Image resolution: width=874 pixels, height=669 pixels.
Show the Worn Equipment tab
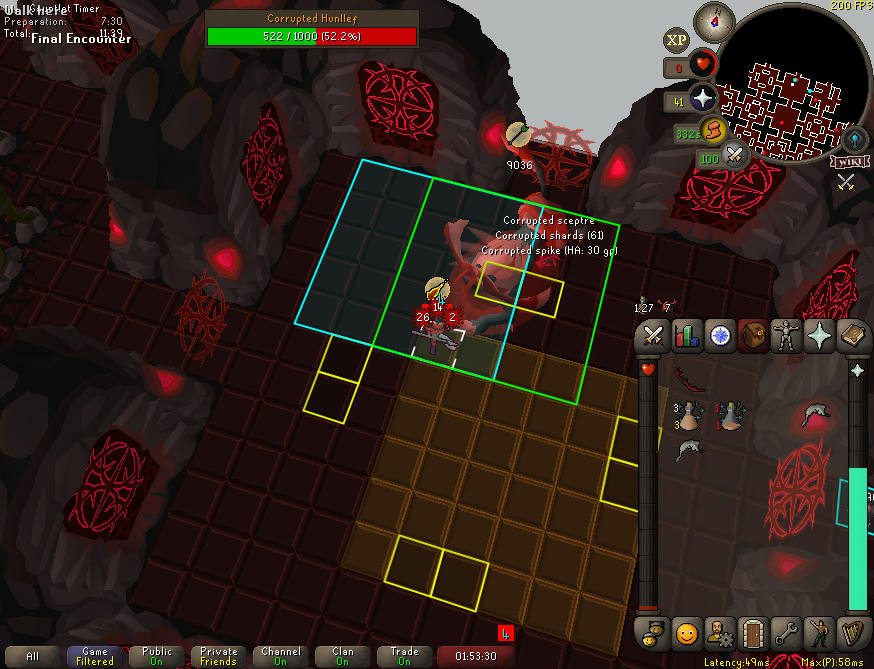click(786, 336)
